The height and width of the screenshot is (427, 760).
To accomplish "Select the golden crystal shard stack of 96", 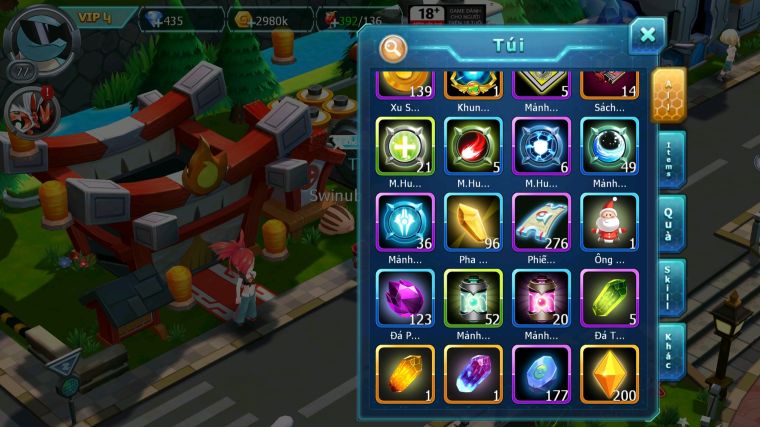I will click(x=473, y=221).
